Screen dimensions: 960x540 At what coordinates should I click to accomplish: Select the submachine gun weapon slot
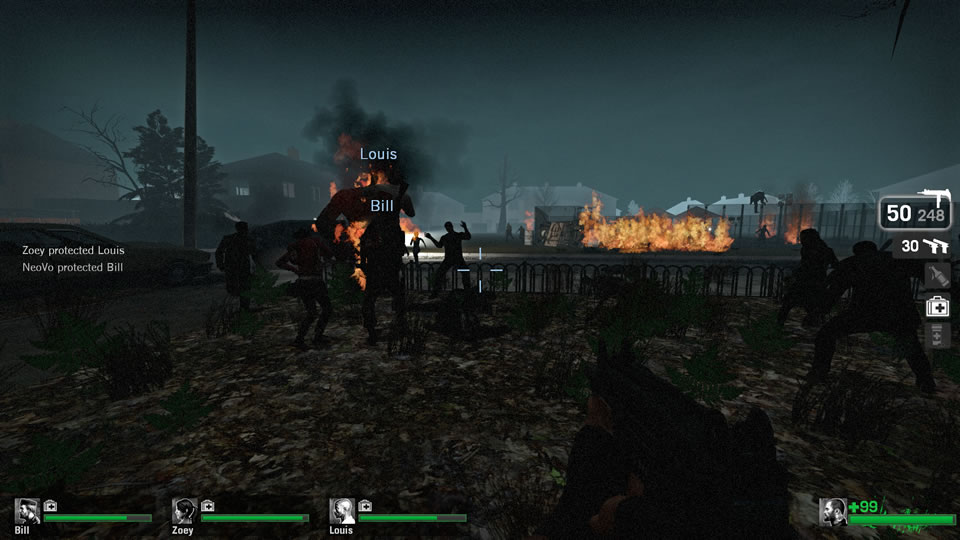(x=914, y=211)
